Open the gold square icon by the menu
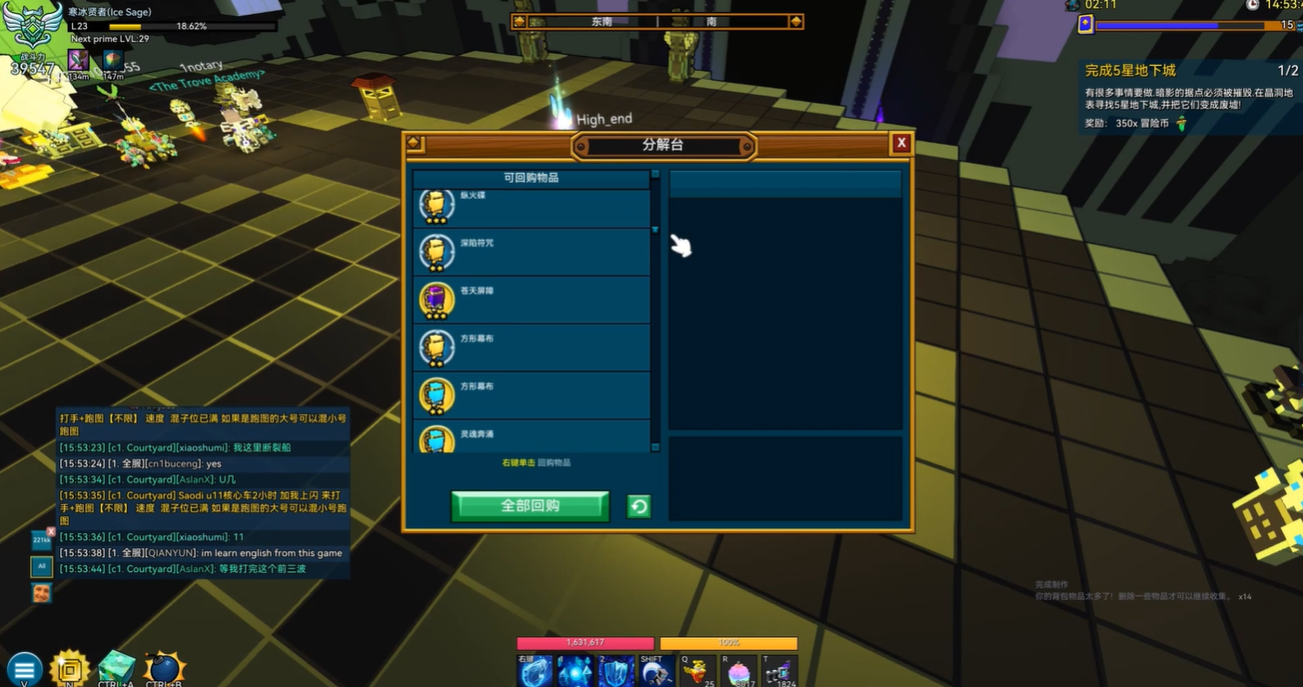 pyautogui.click(x=70, y=668)
